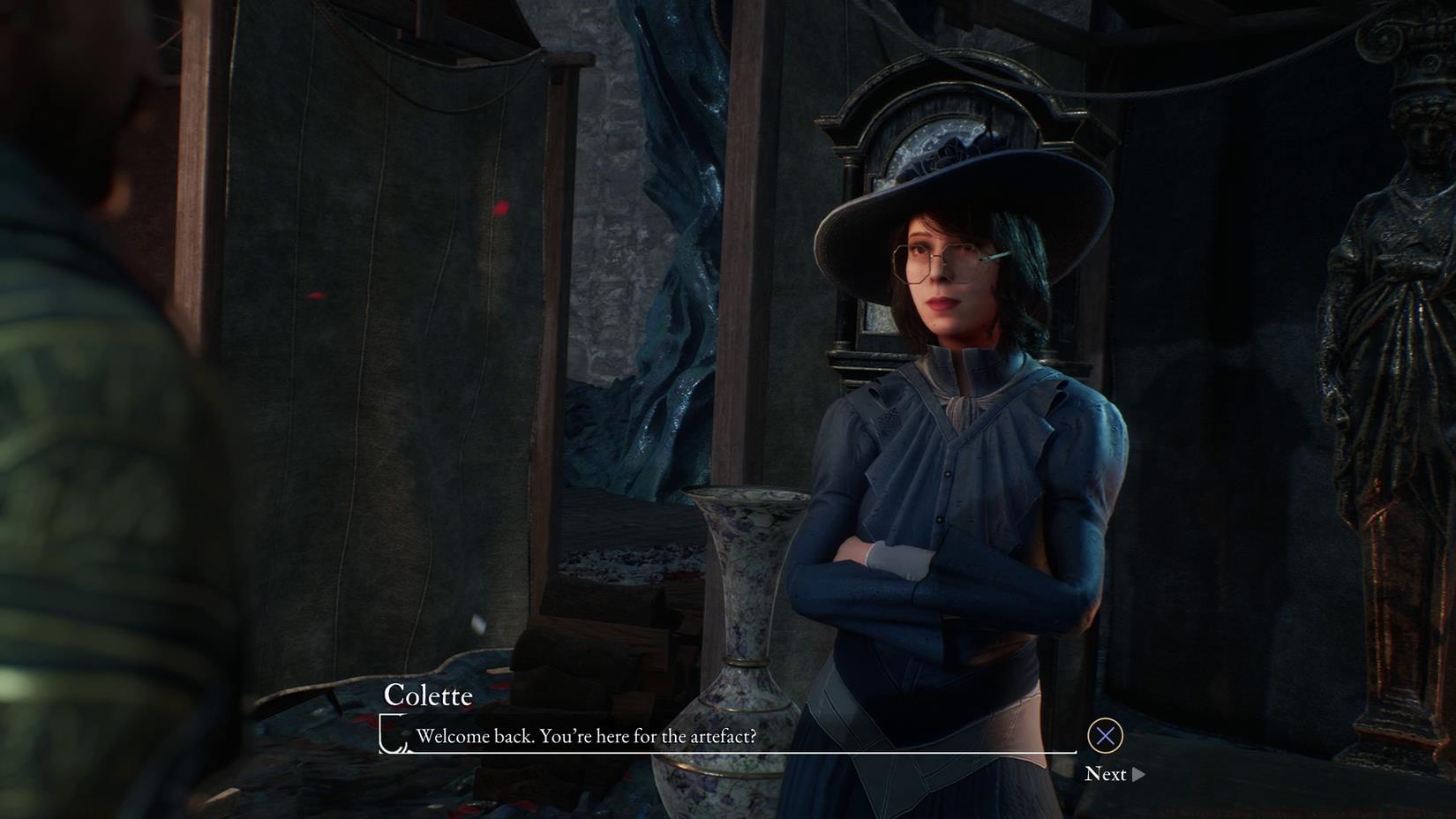Click the dialogue continuation indicator icon
The height and width of the screenshot is (819, 1456).
pyautogui.click(x=1138, y=774)
